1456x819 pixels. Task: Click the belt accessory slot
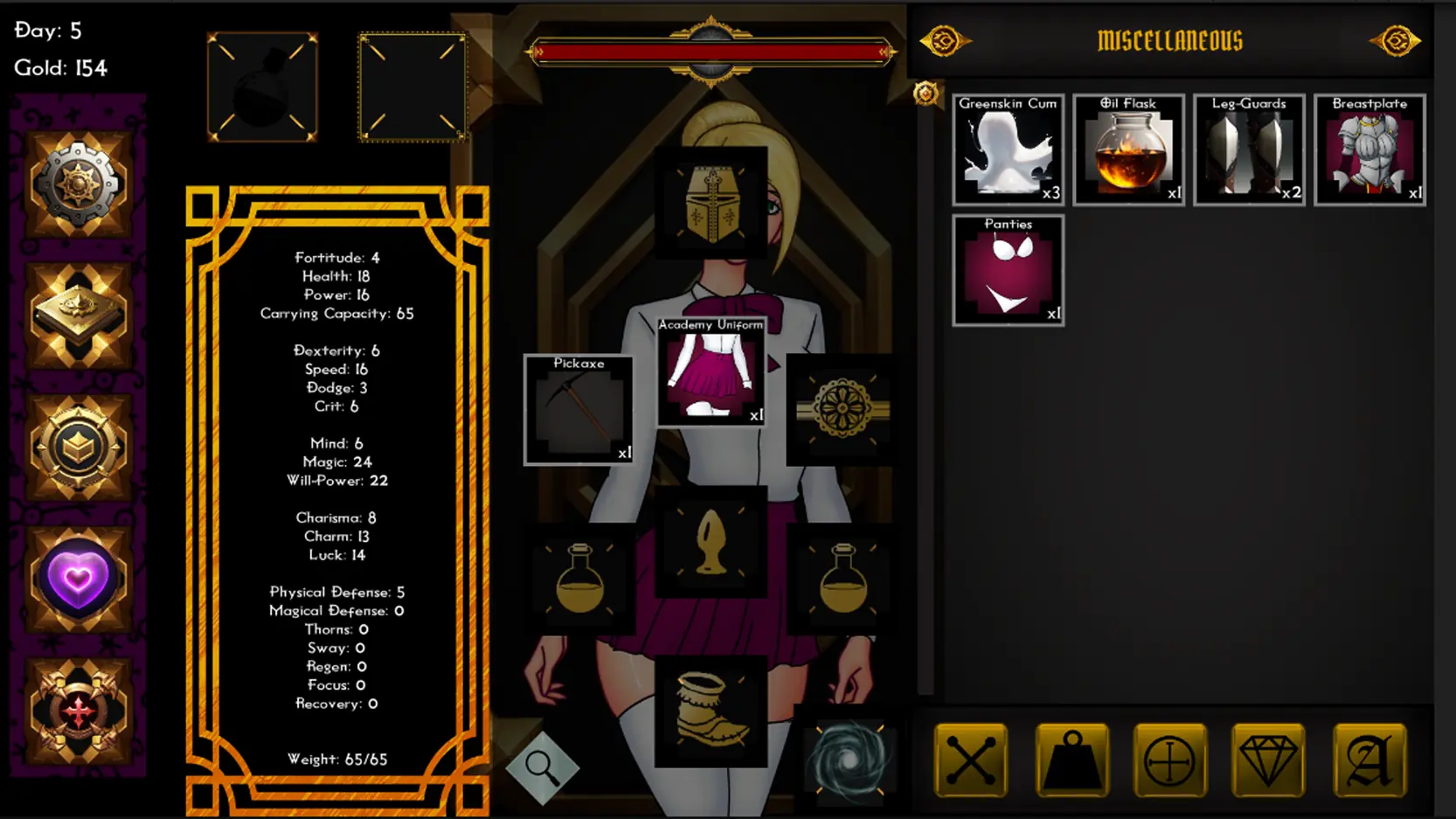tap(842, 408)
